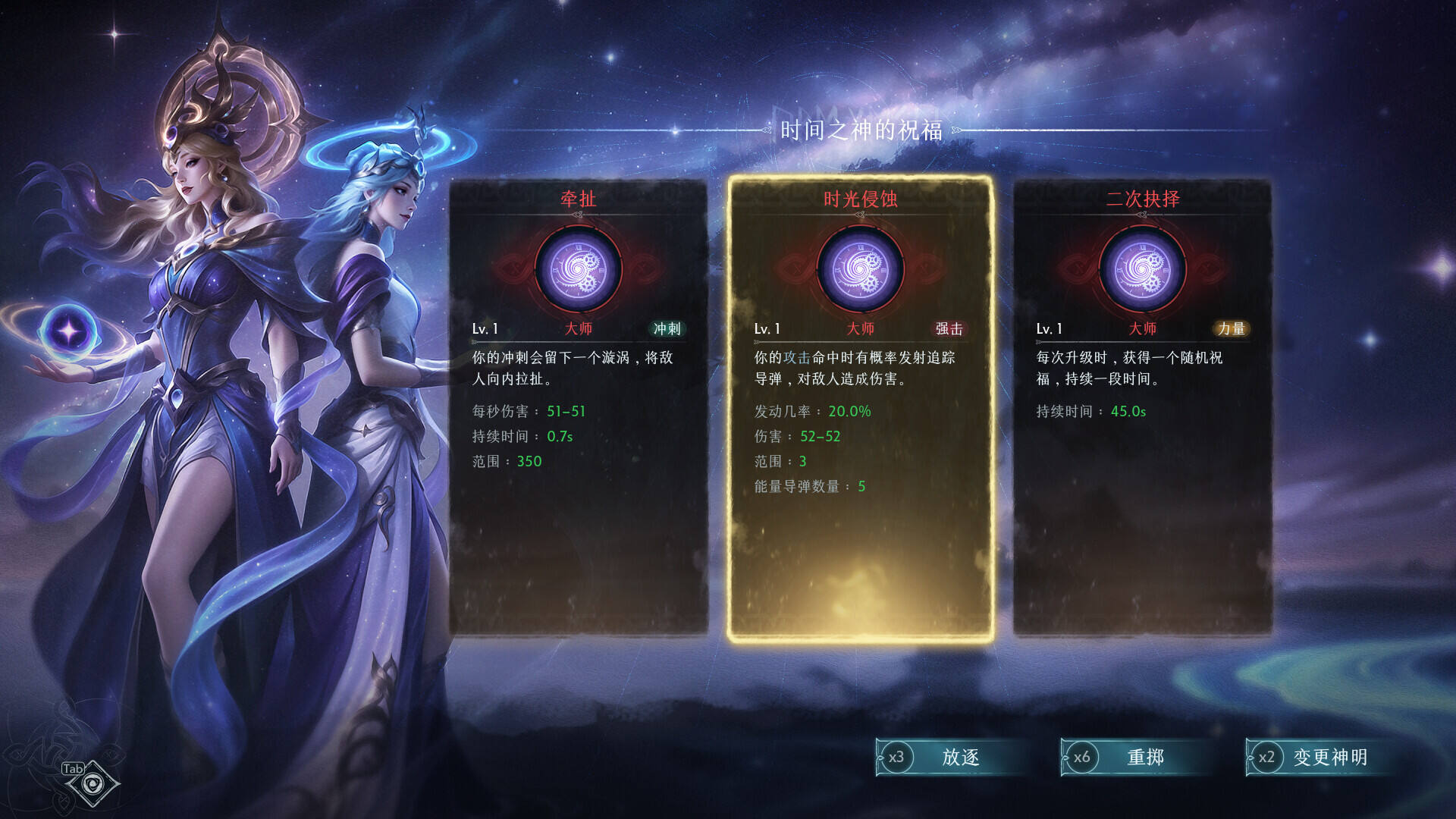Screen dimensions: 1456x819
Task: Click the 时间之神的祝福 title header
Action: click(x=861, y=129)
